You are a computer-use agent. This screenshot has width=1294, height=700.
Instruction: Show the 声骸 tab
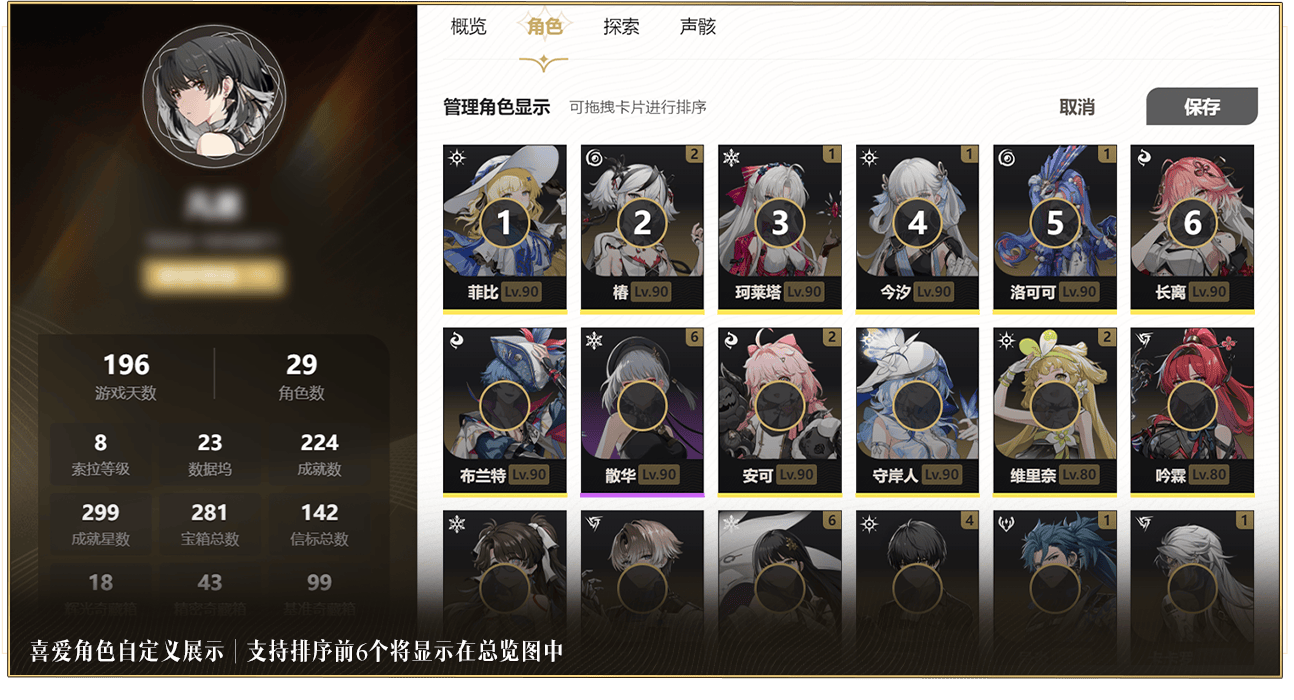pyautogui.click(x=697, y=27)
